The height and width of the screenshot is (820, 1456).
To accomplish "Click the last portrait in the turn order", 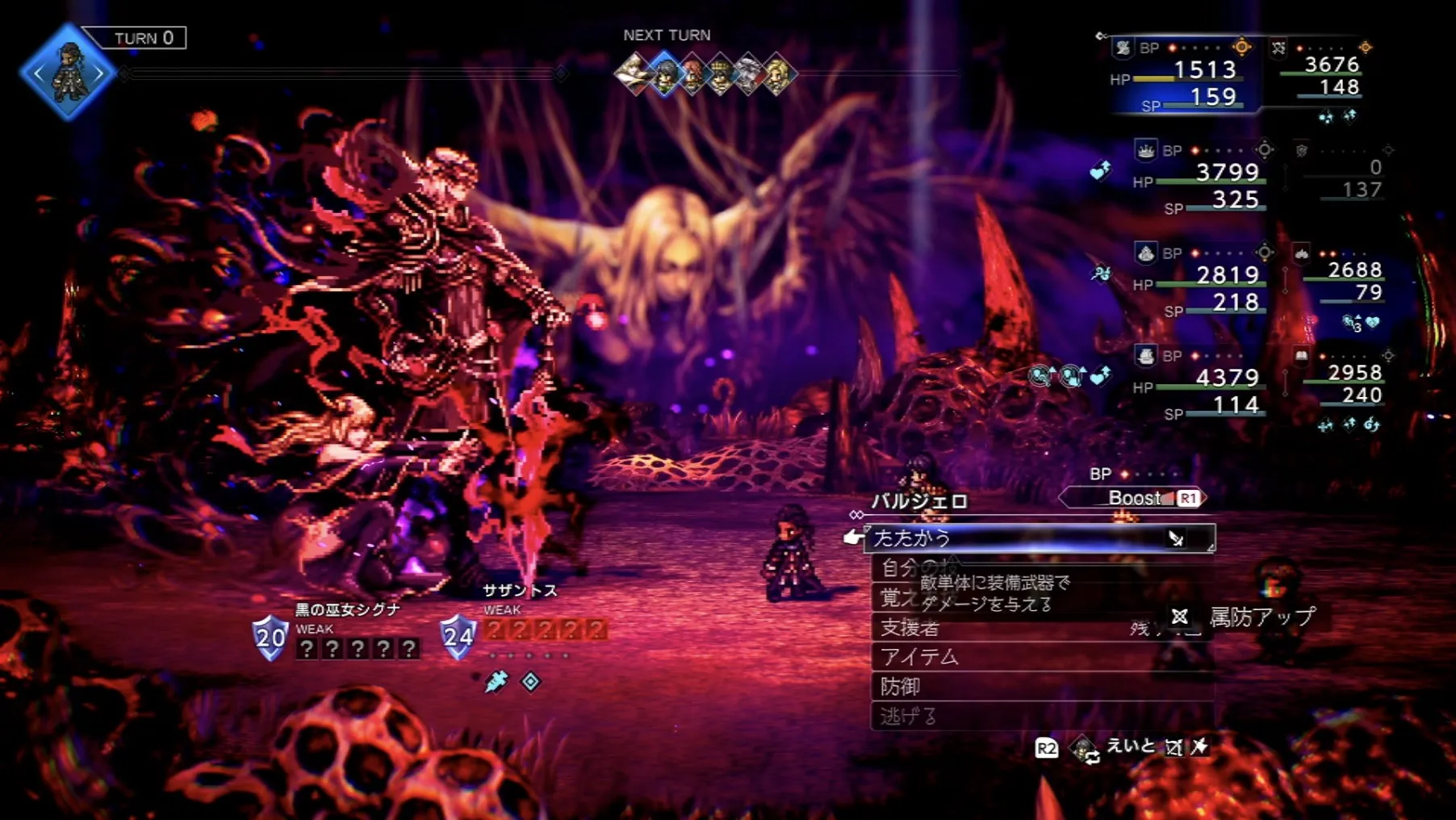I will [777, 74].
